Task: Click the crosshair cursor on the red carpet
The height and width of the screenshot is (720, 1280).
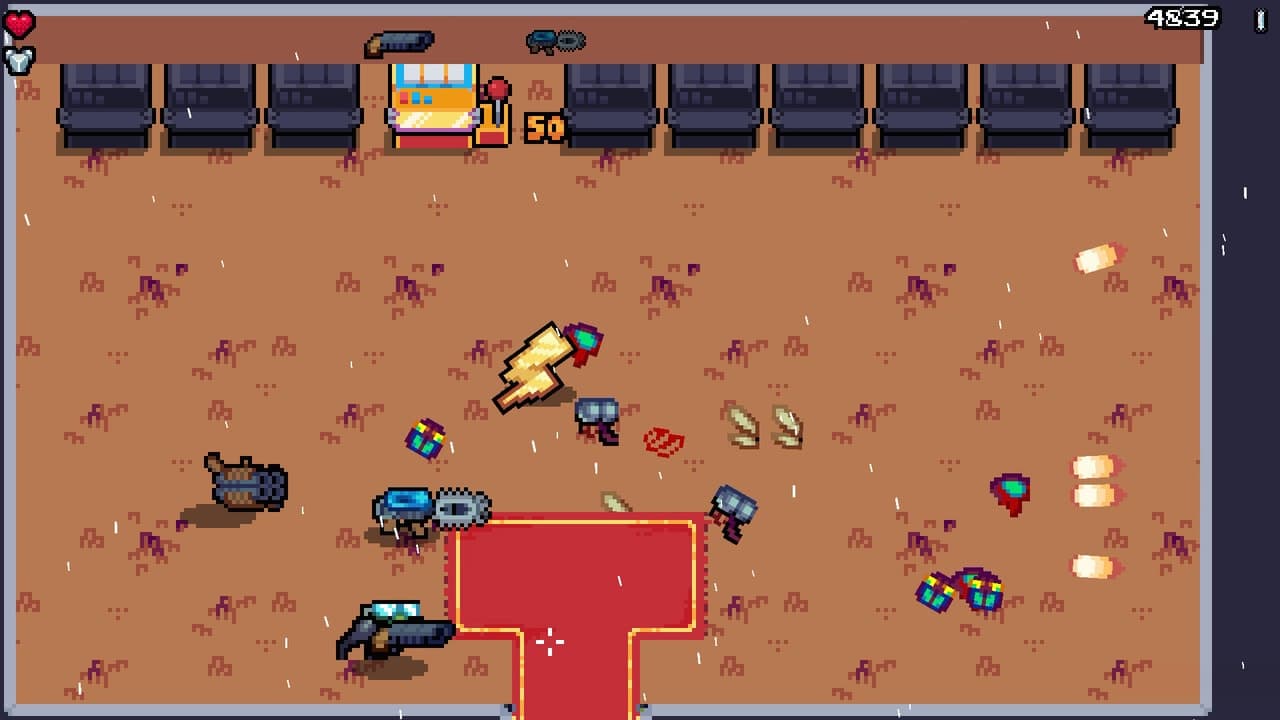Action: click(549, 641)
